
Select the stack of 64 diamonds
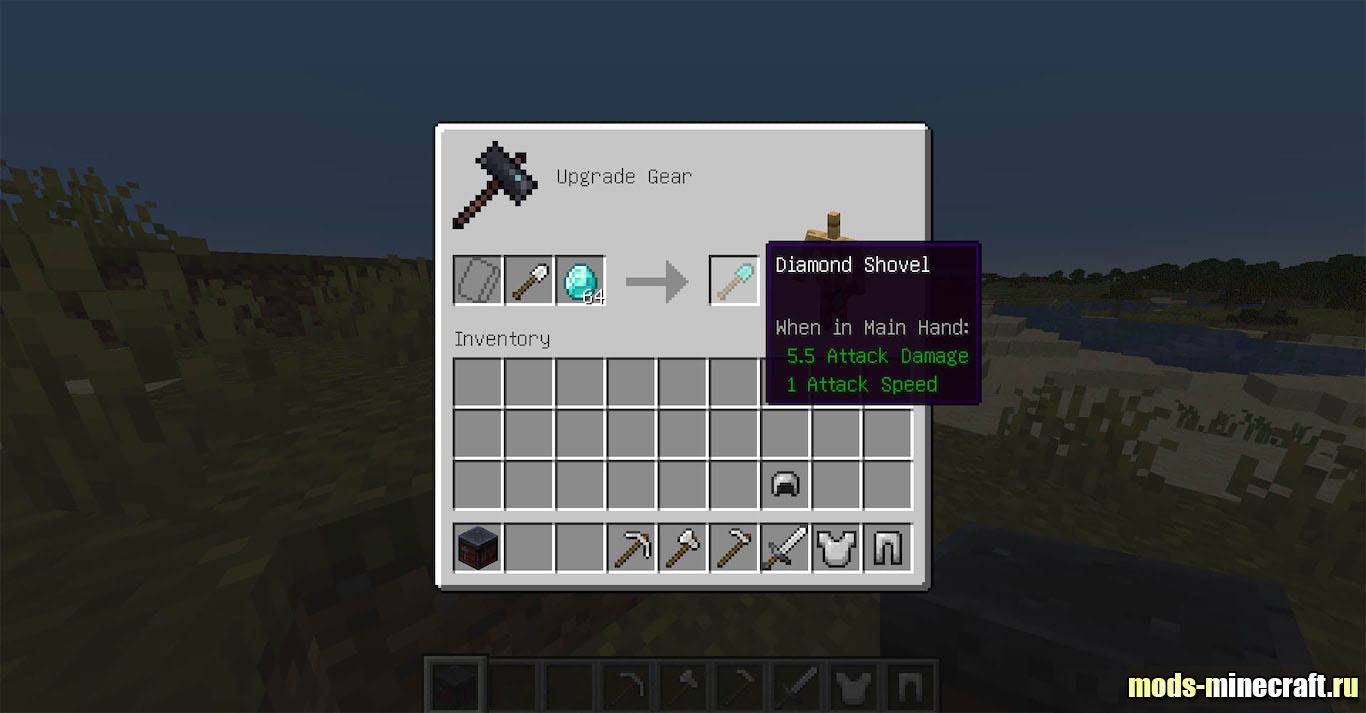(x=581, y=281)
